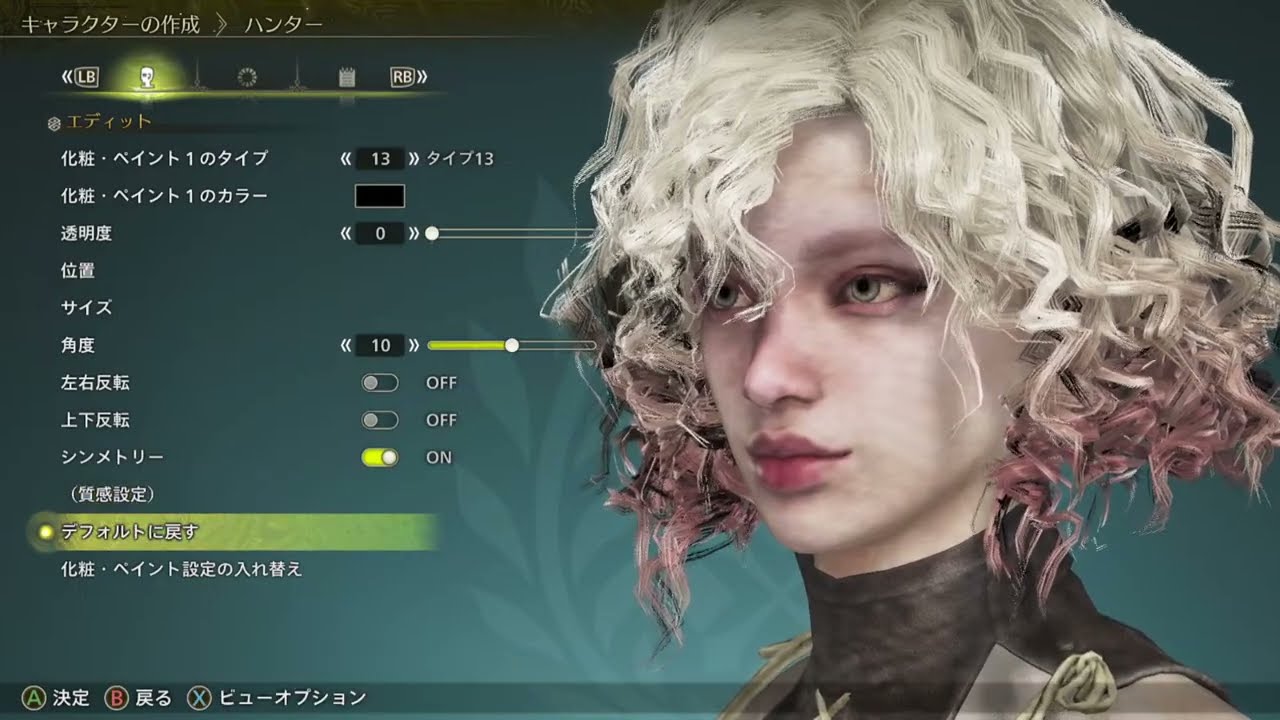Select 化粧・ペイント１のタイプ row
Viewport: 1280px width, 720px height.
(x=164, y=158)
